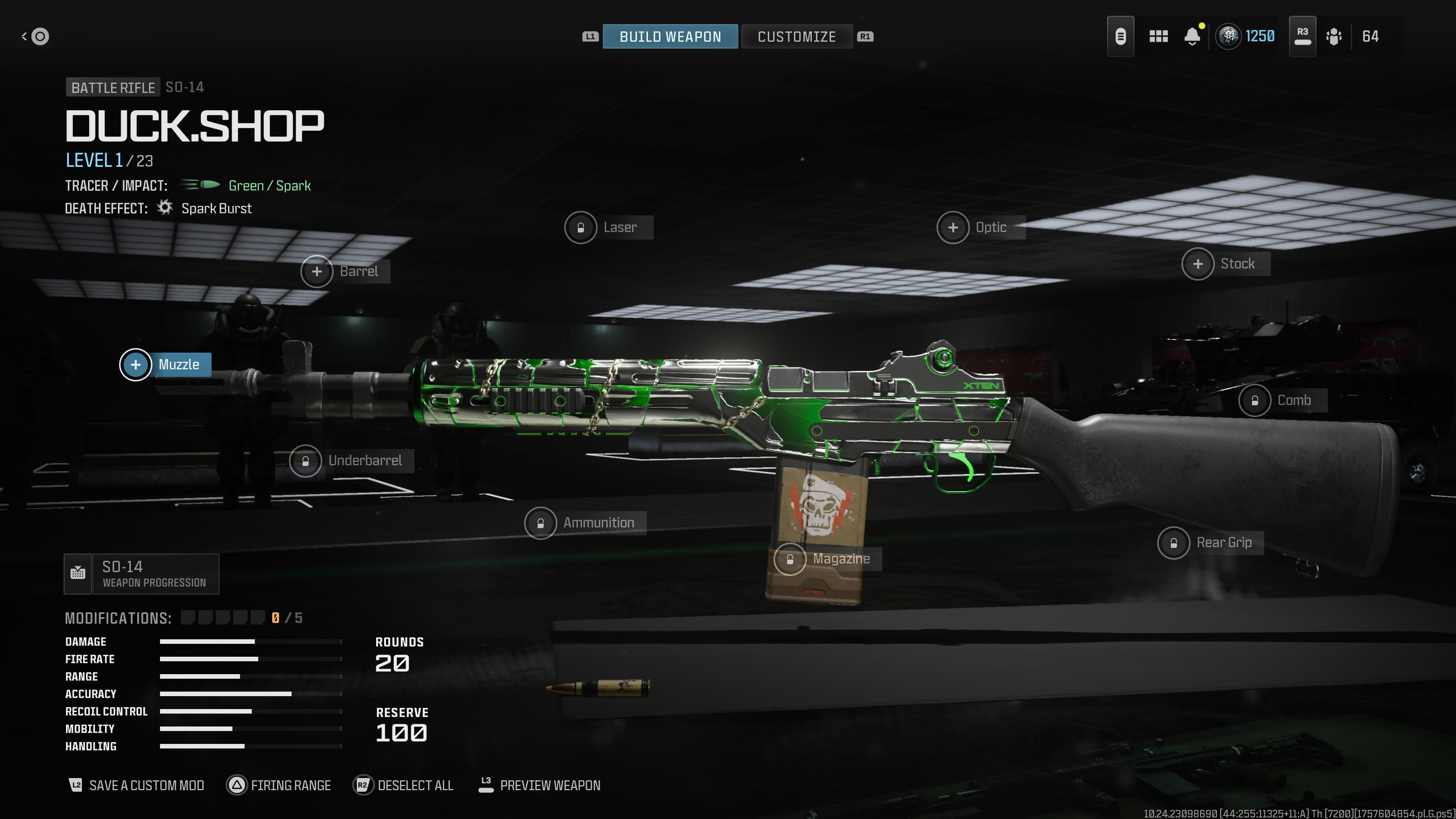The image size is (1456, 819).
Task: Open the grid menu icon
Action: coord(1158,37)
